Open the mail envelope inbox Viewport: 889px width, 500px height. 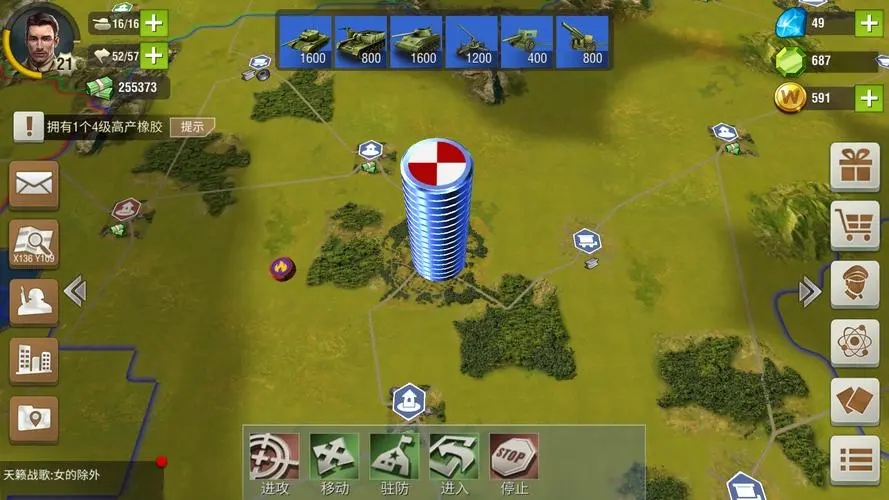tap(34, 184)
